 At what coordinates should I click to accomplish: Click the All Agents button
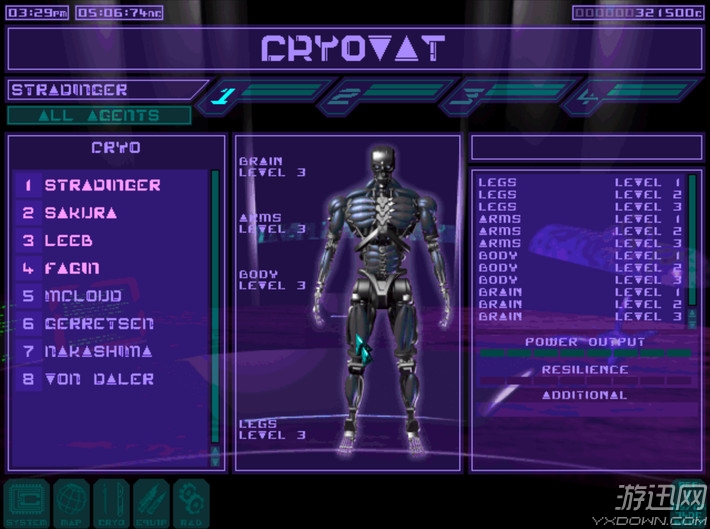98,115
